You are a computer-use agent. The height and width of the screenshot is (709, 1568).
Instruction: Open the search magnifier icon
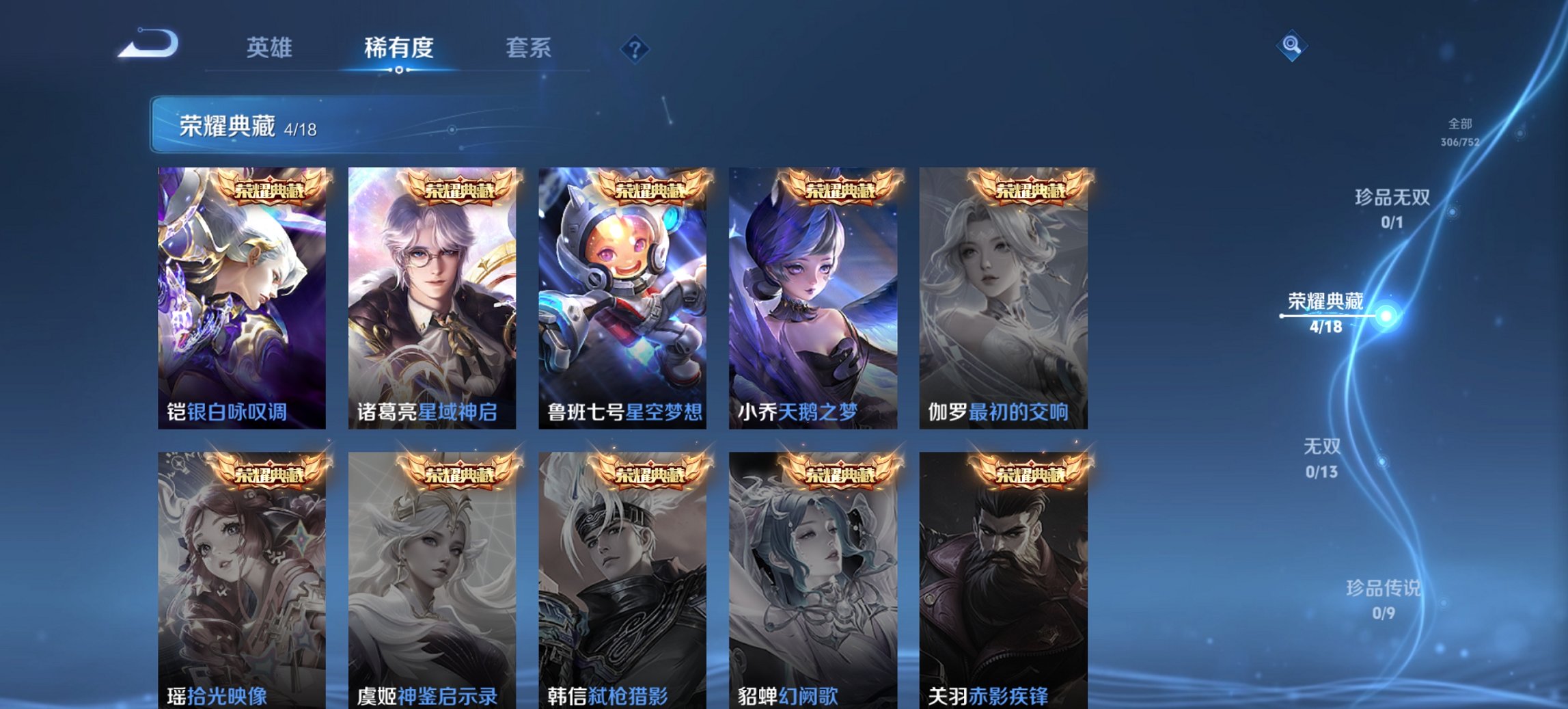[1290, 48]
